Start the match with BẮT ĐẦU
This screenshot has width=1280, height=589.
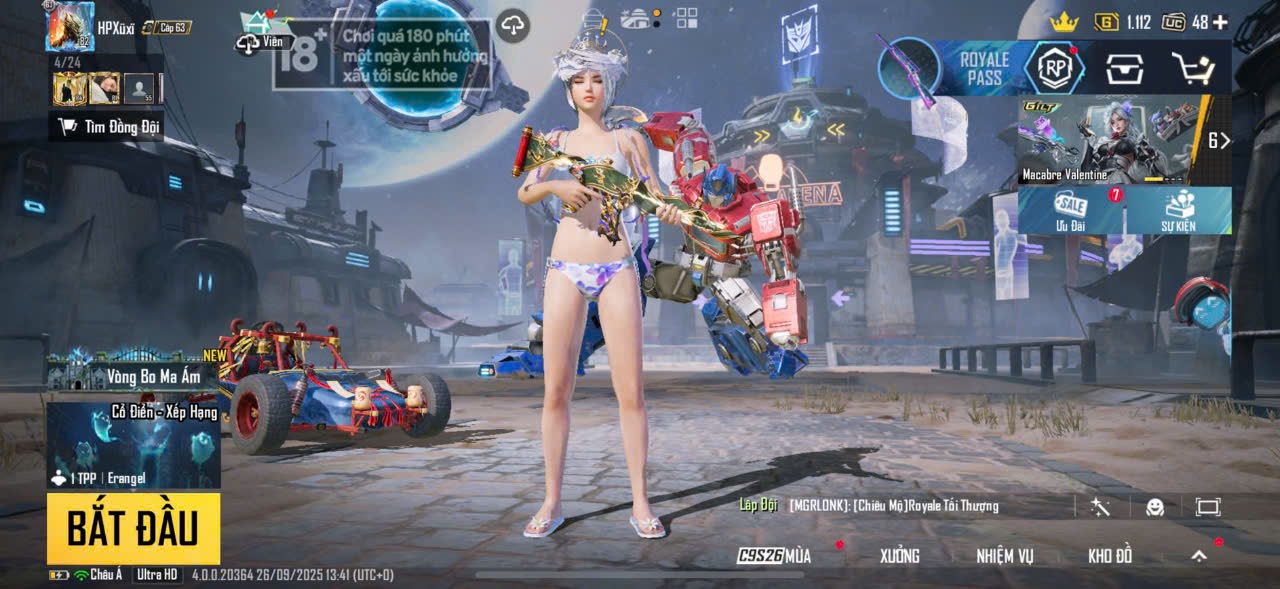pos(133,528)
